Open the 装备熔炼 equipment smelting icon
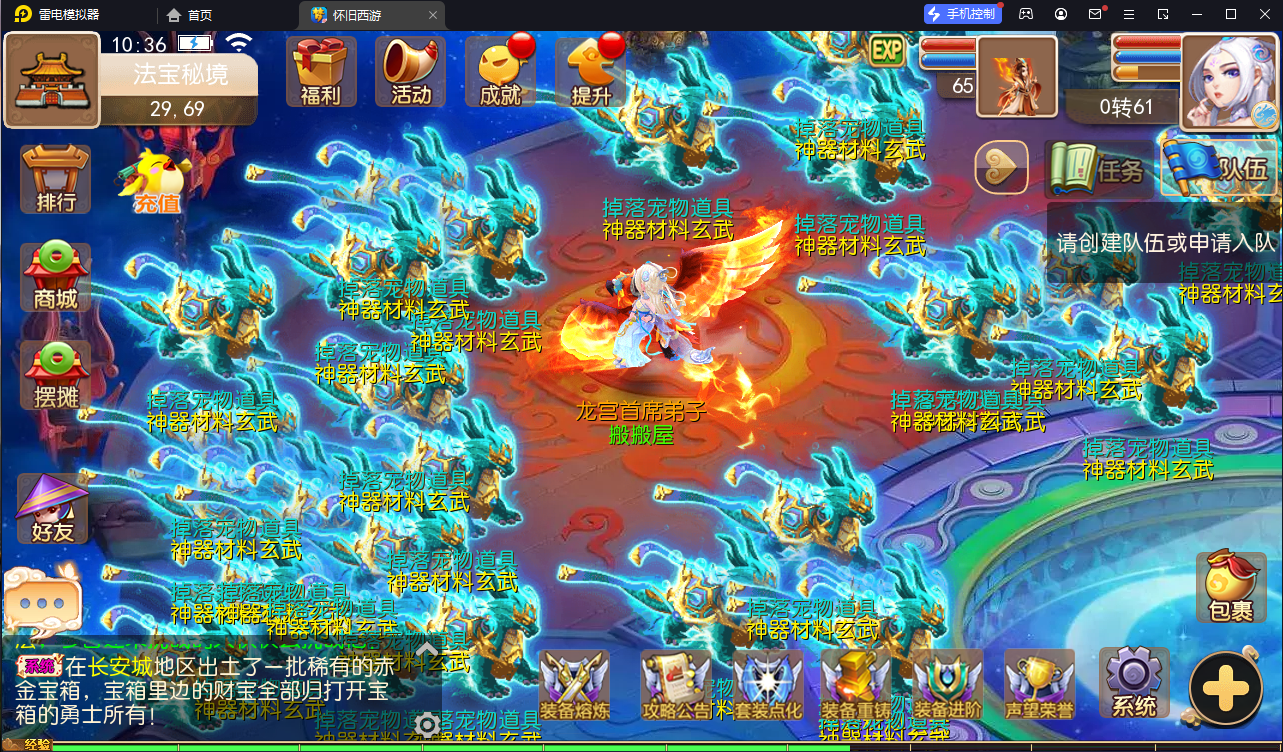Screen dimensions: 1283x752 click(x=573, y=683)
